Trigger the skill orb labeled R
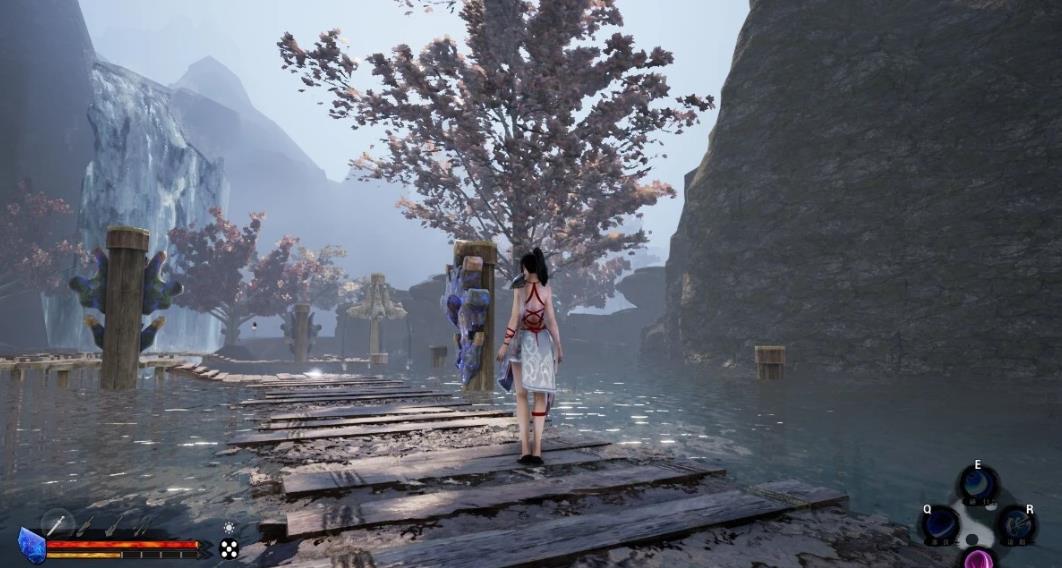Screen dimensions: 1062x568 1016,524
